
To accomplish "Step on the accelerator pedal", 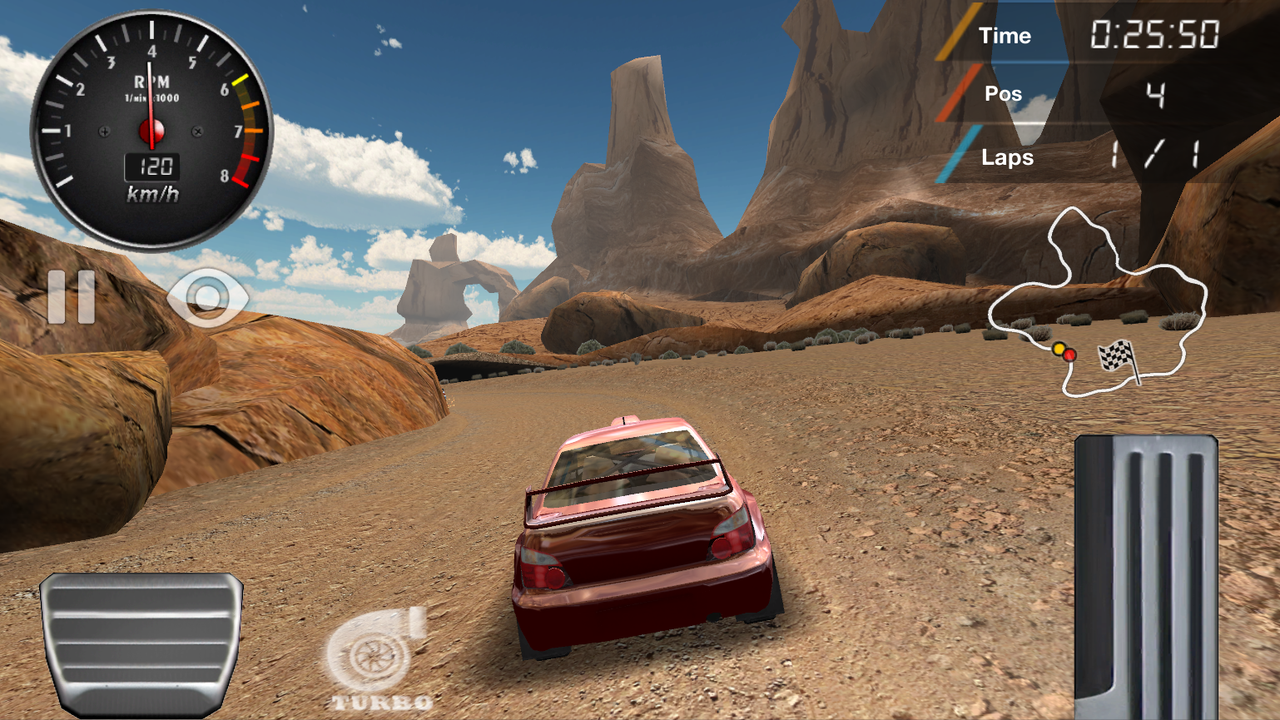I will click(x=1146, y=580).
